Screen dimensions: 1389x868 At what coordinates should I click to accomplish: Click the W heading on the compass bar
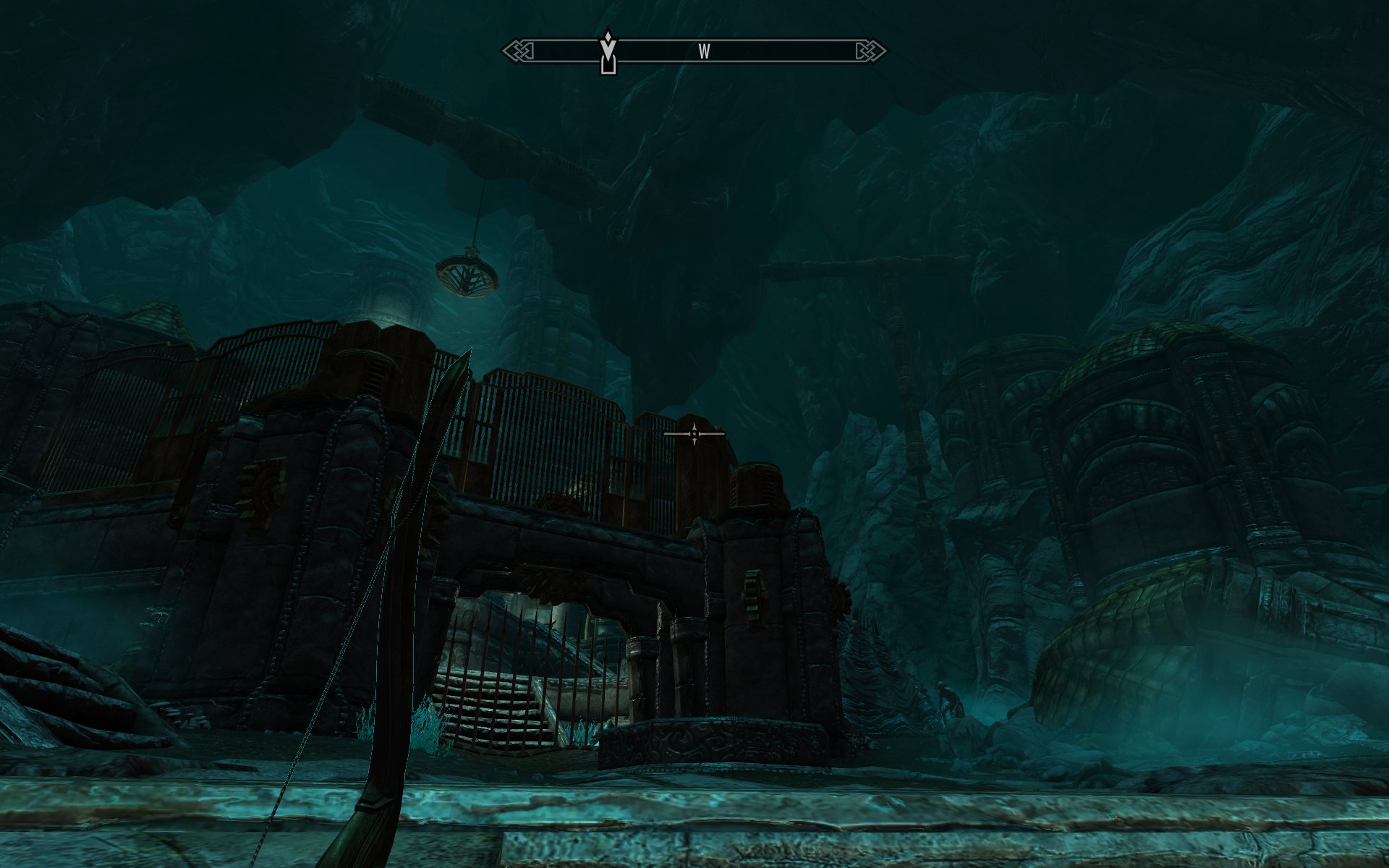704,51
